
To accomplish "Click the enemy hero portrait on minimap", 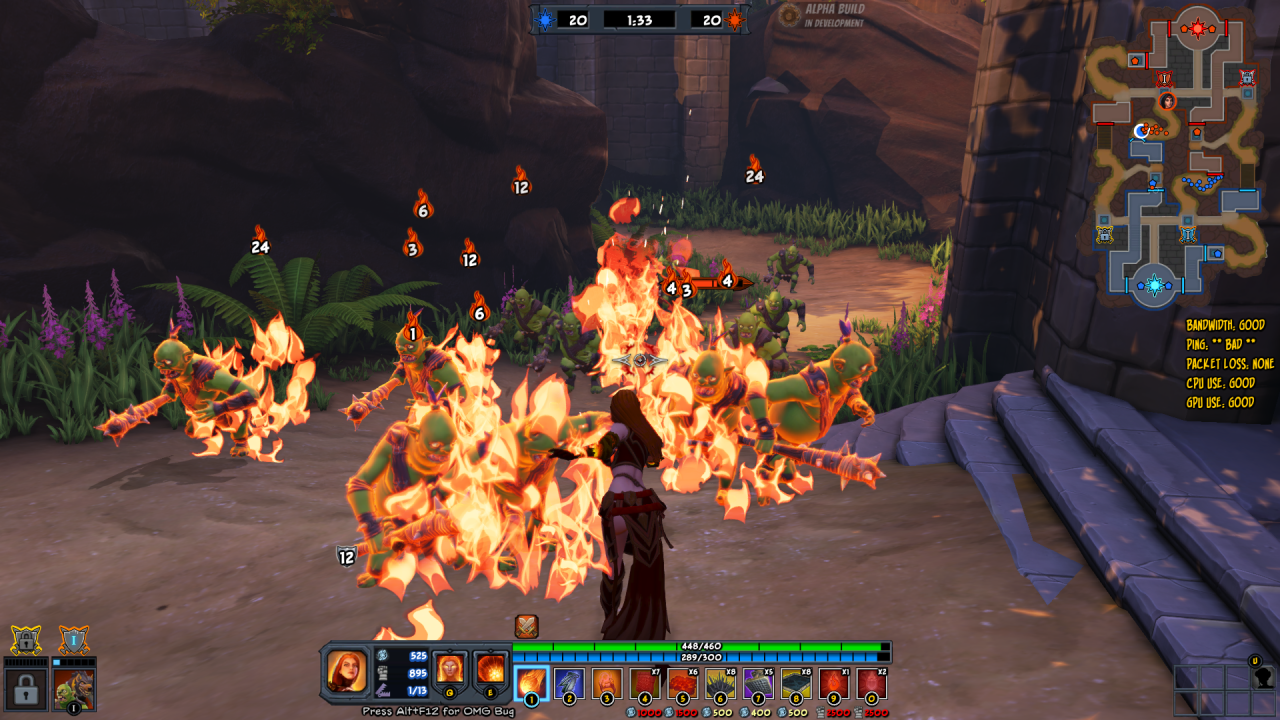I will click(1166, 101).
